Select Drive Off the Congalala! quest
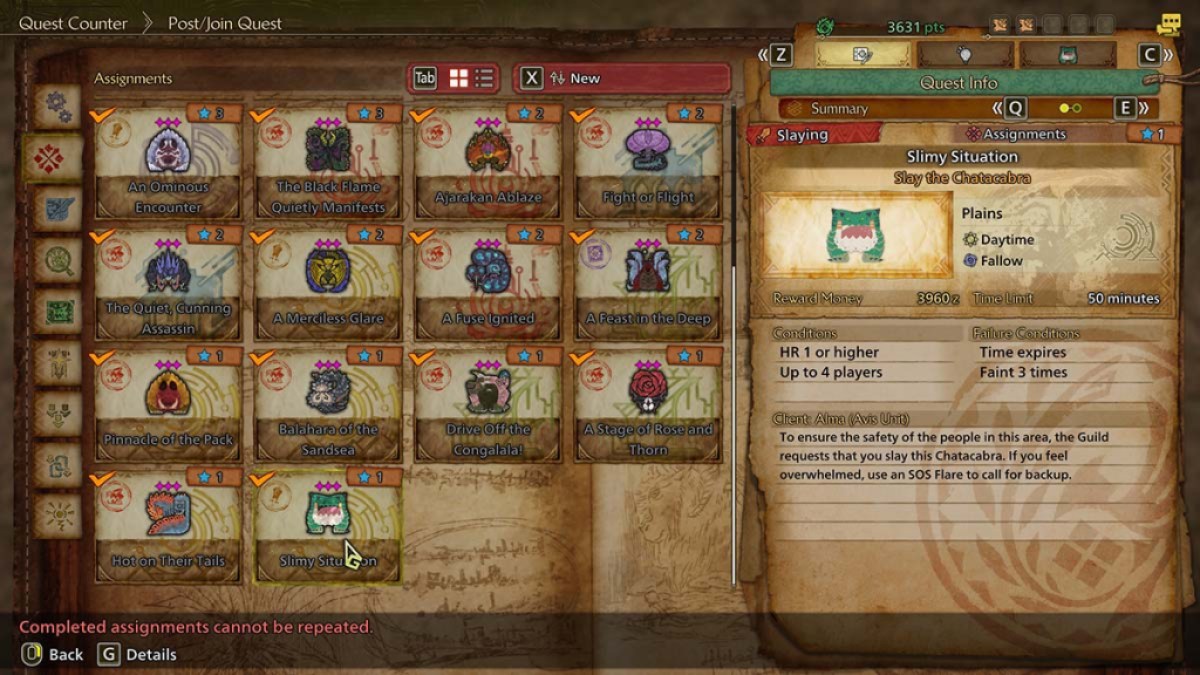 [488, 405]
